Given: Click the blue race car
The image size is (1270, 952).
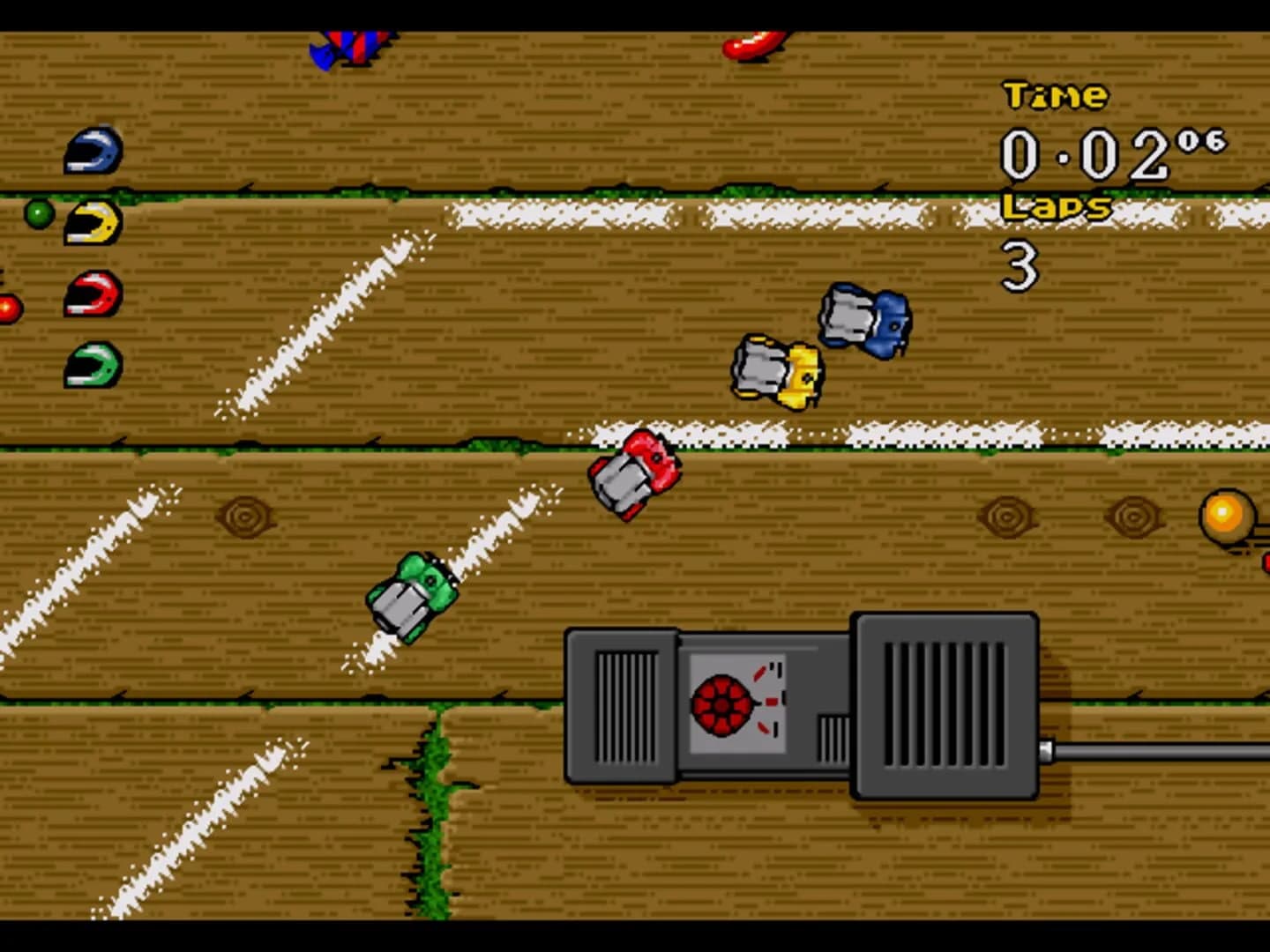Looking at the screenshot, I should 864,322.
